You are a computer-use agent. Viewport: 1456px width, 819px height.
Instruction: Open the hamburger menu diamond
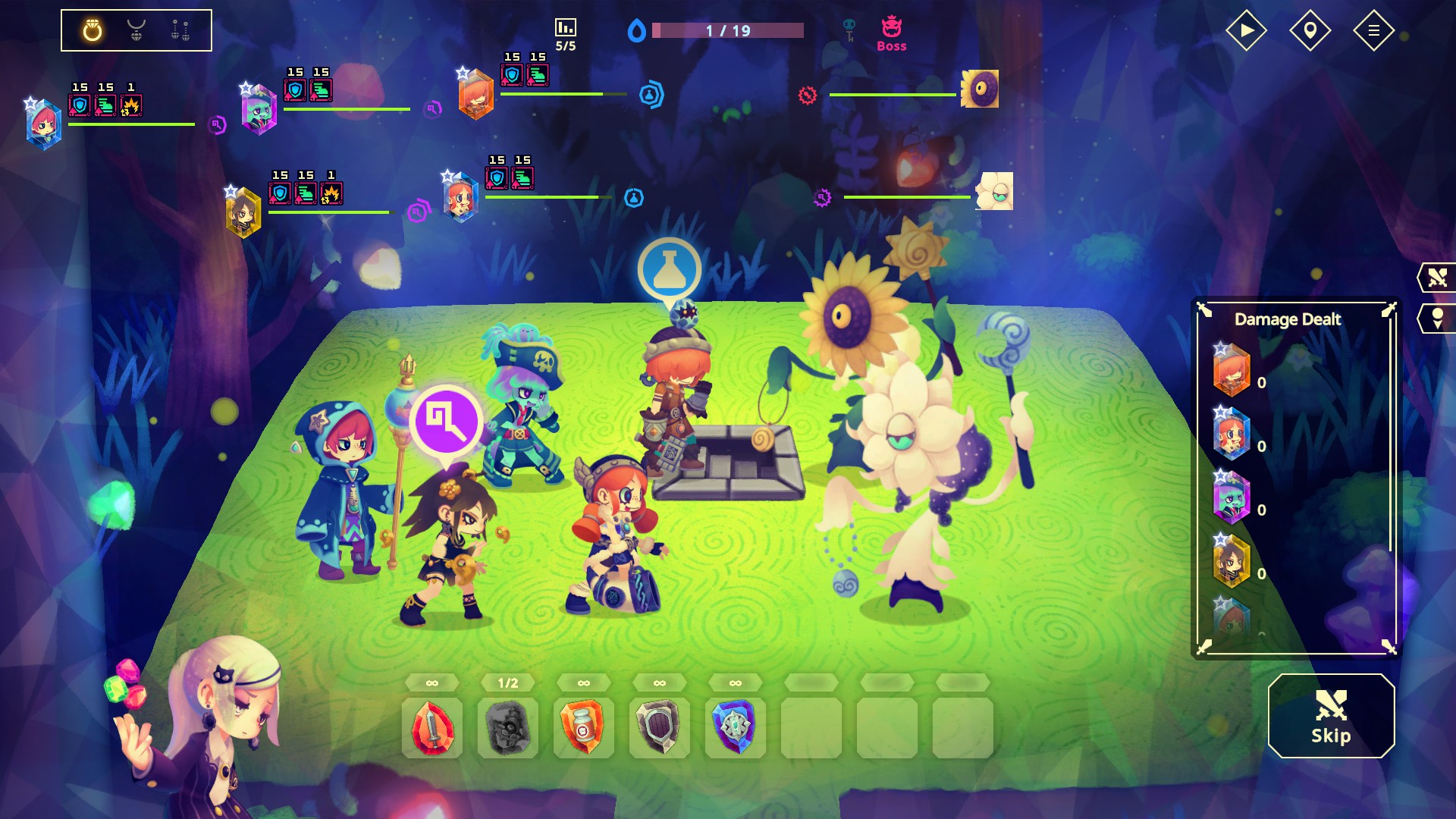(x=1373, y=30)
